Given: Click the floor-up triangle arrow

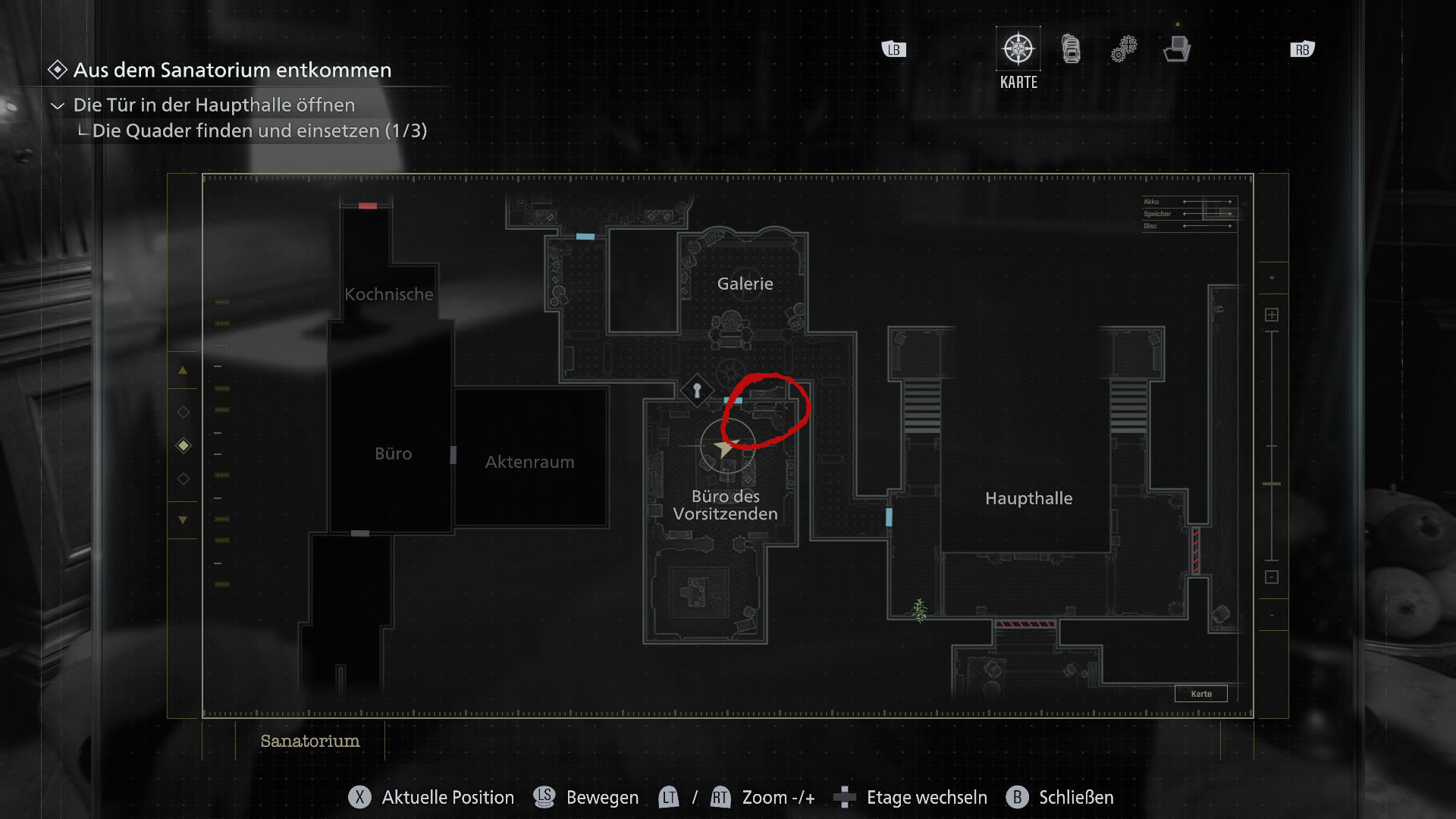Looking at the screenshot, I should pos(183,371).
